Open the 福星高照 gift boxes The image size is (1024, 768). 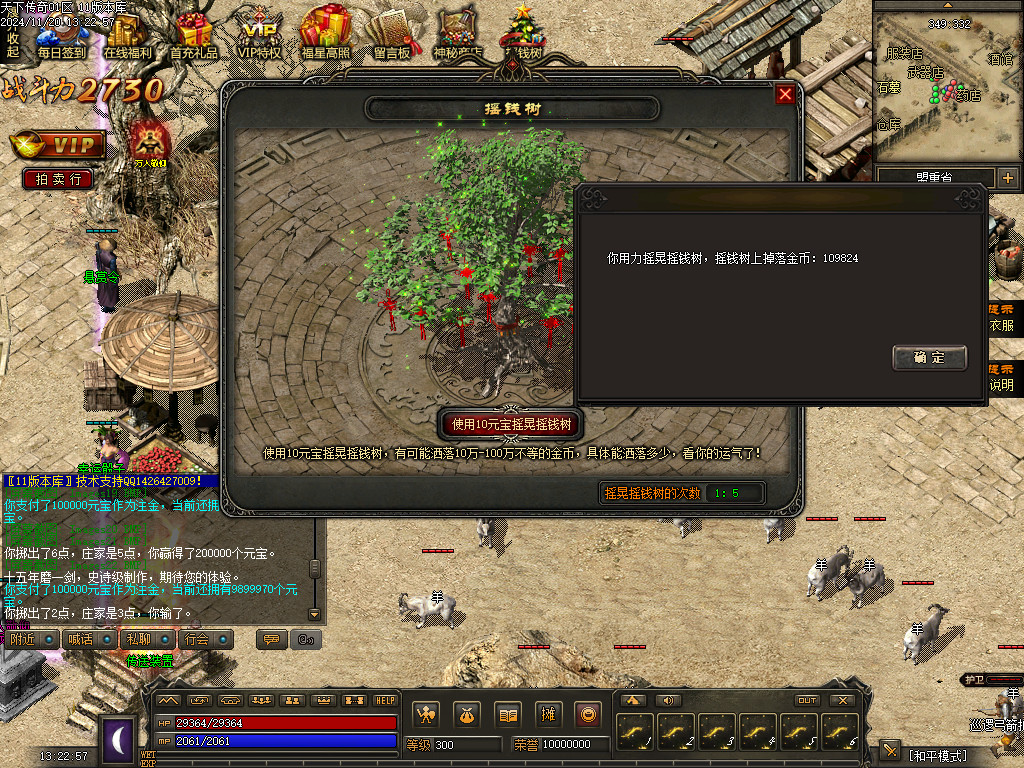click(x=325, y=36)
